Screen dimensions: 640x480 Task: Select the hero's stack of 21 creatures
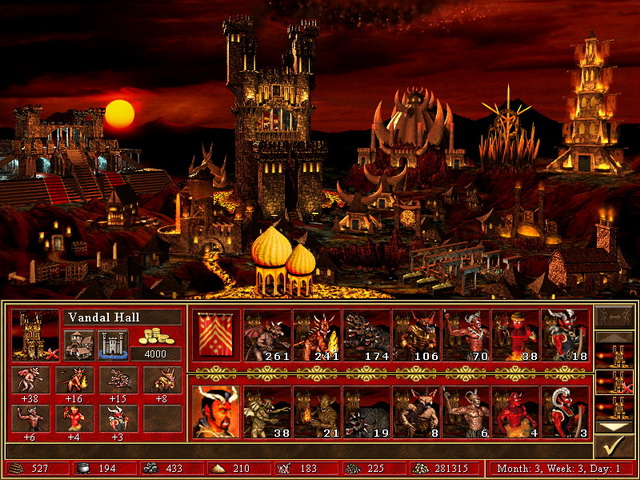click(317, 412)
